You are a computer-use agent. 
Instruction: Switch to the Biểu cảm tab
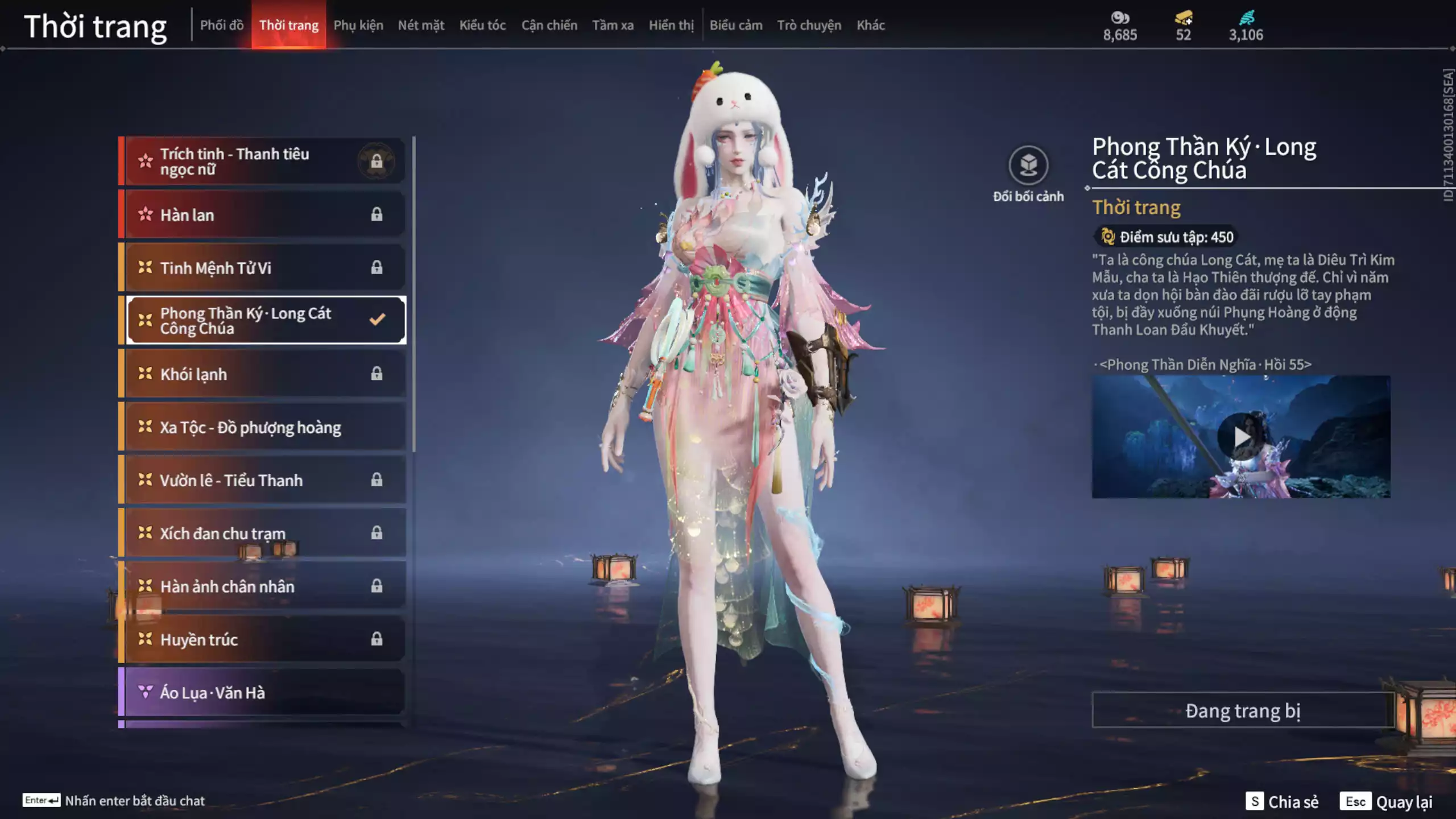coord(735,25)
